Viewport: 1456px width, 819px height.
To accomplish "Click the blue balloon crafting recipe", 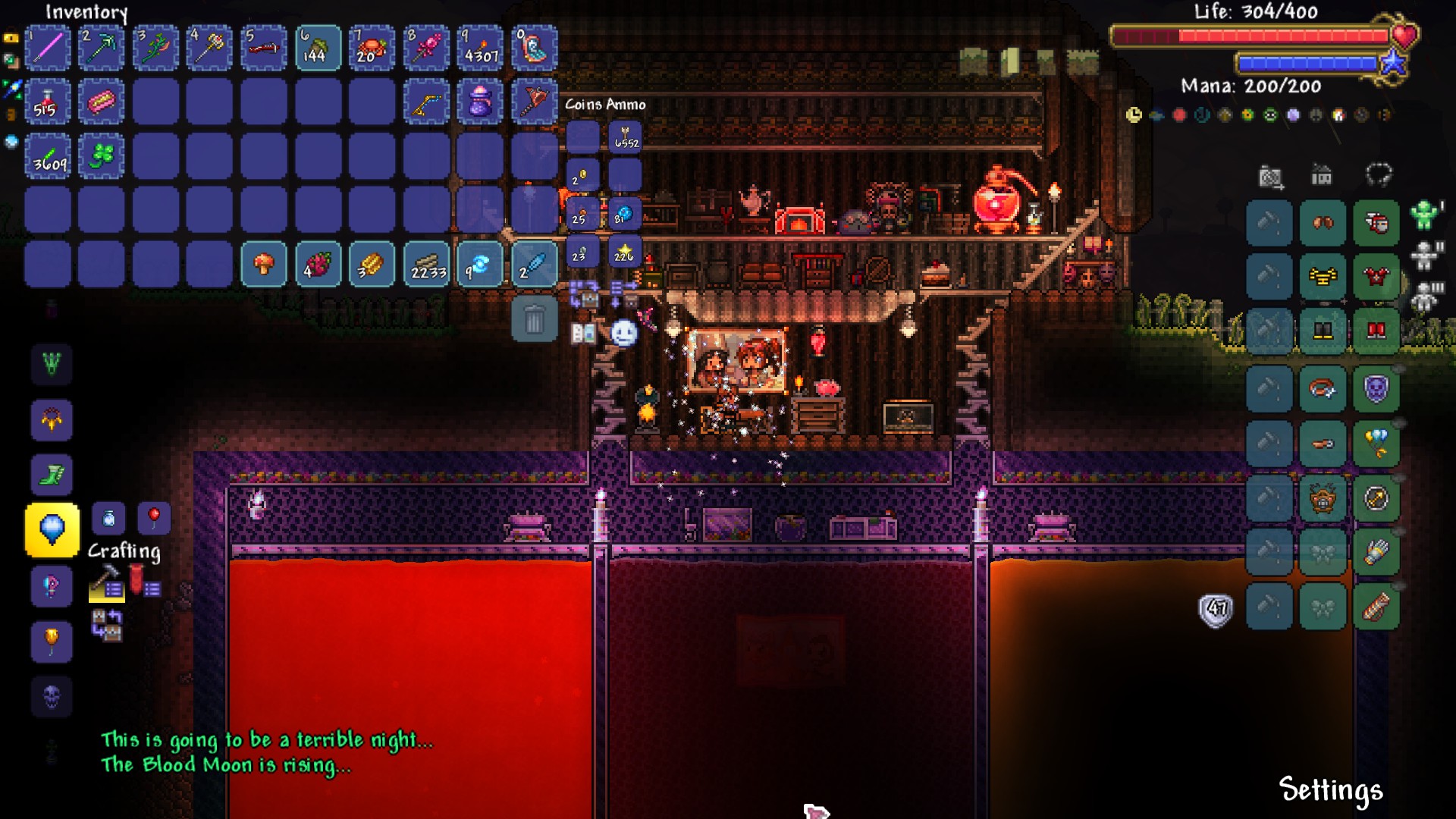I will 52,529.
